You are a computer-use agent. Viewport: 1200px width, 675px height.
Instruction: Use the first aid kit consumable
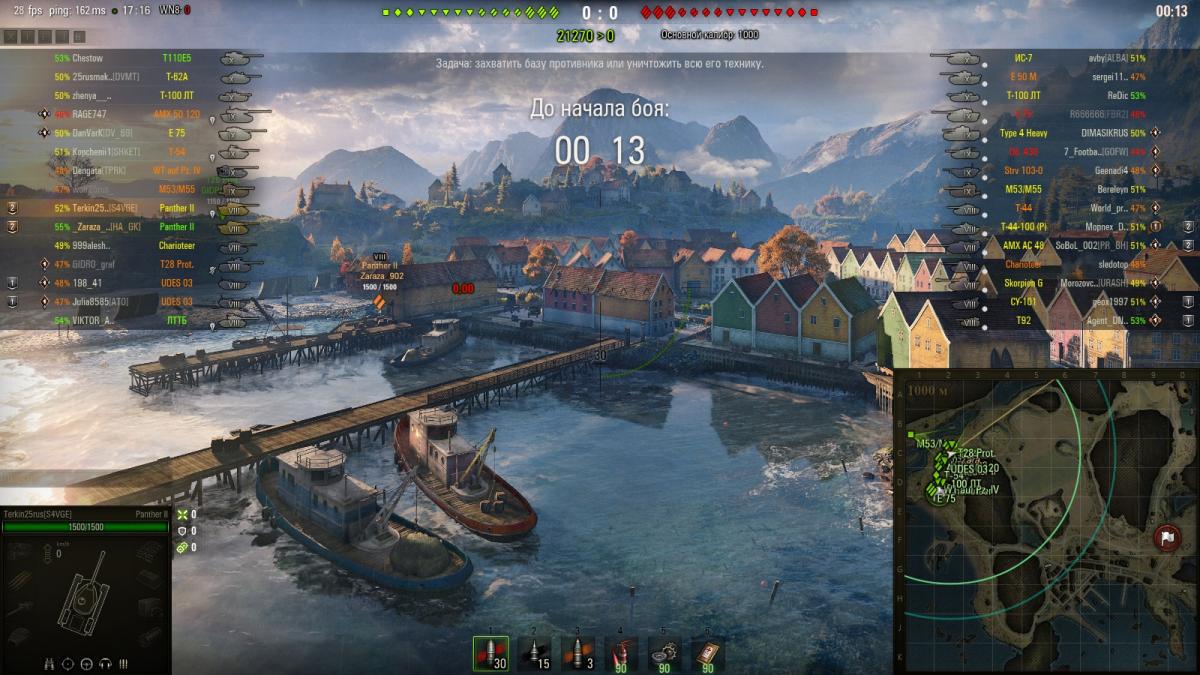[x=708, y=653]
